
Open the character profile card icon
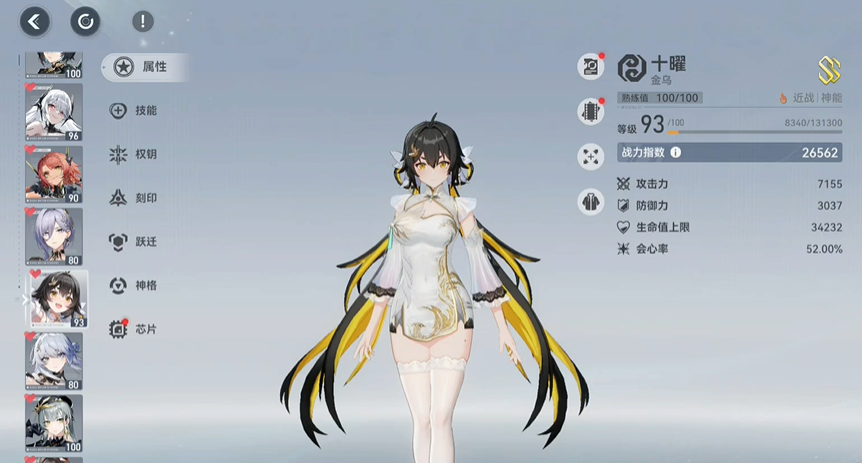click(x=590, y=67)
